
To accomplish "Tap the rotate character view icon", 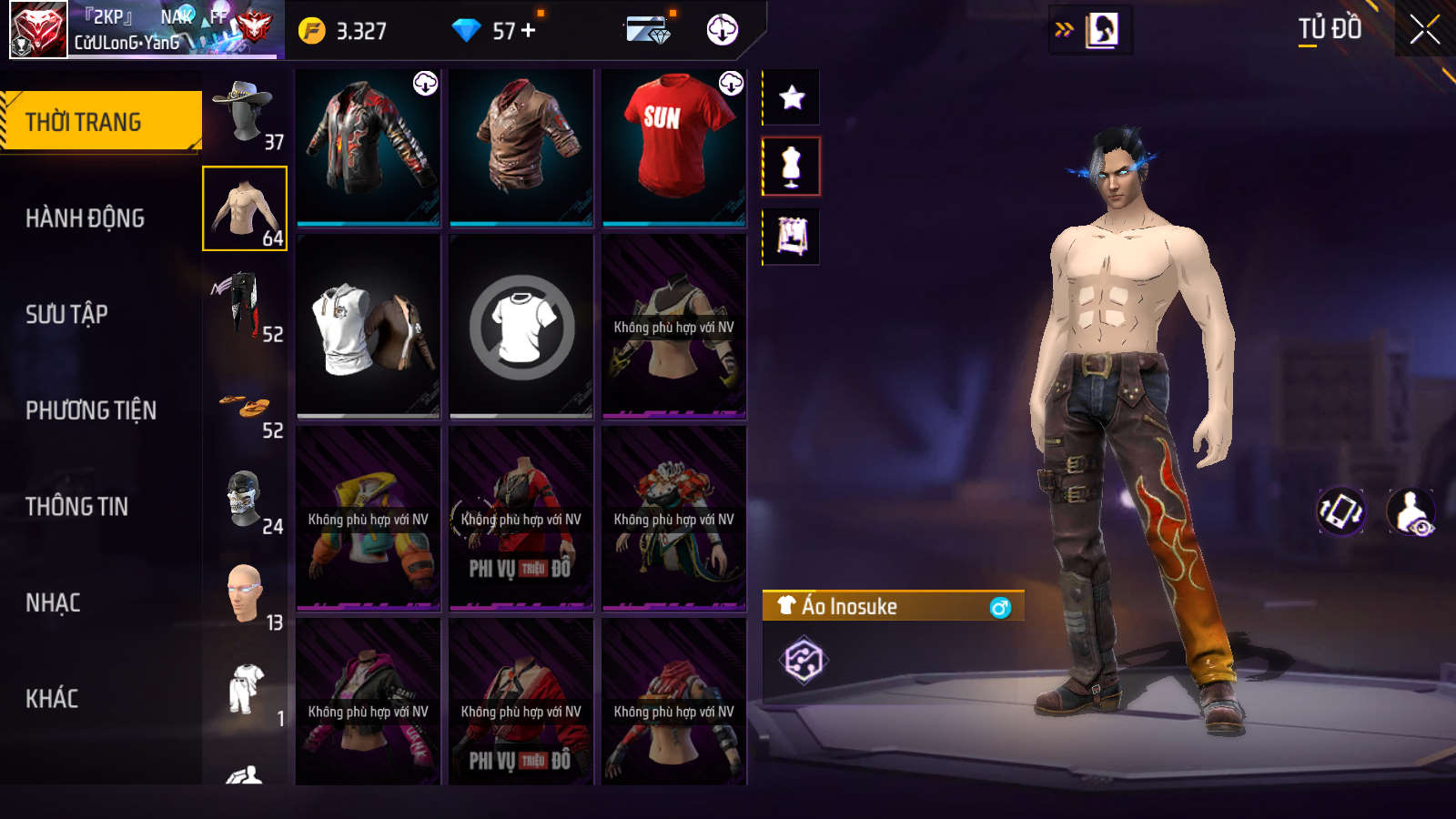I will [x=1341, y=511].
